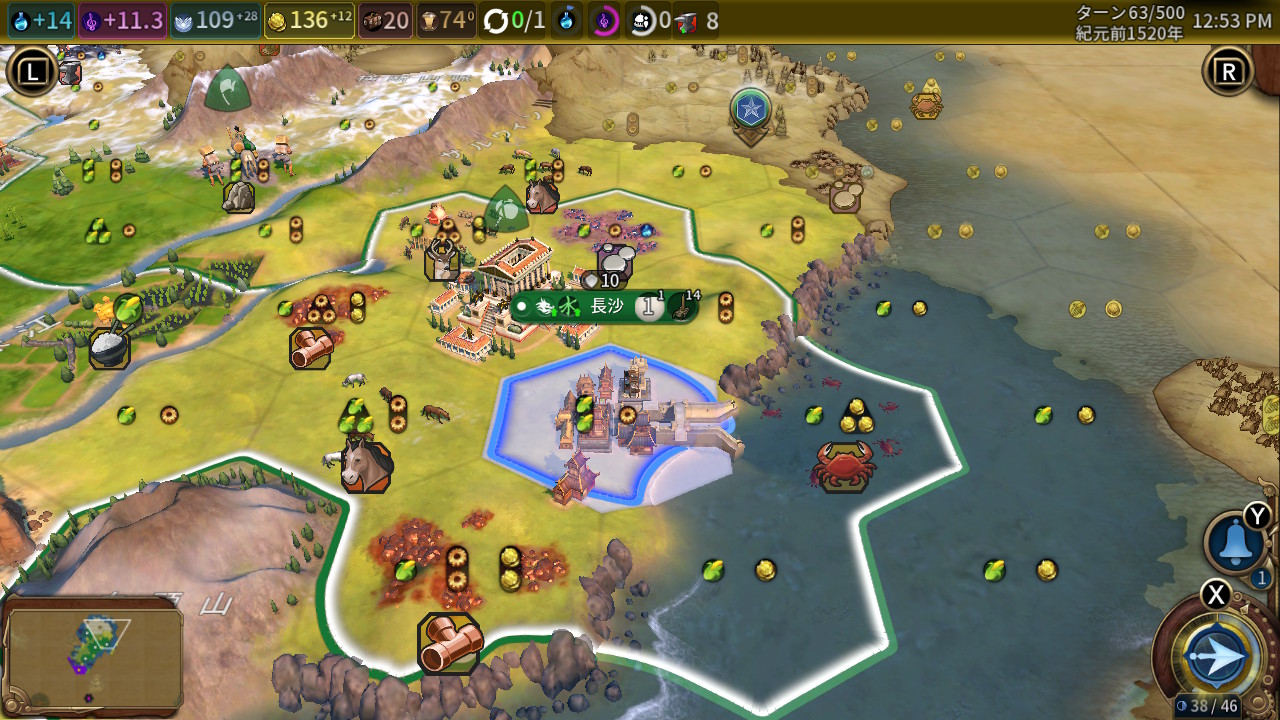Open the current civic progress indicator
The width and height of the screenshot is (1280, 720).
point(604,21)
